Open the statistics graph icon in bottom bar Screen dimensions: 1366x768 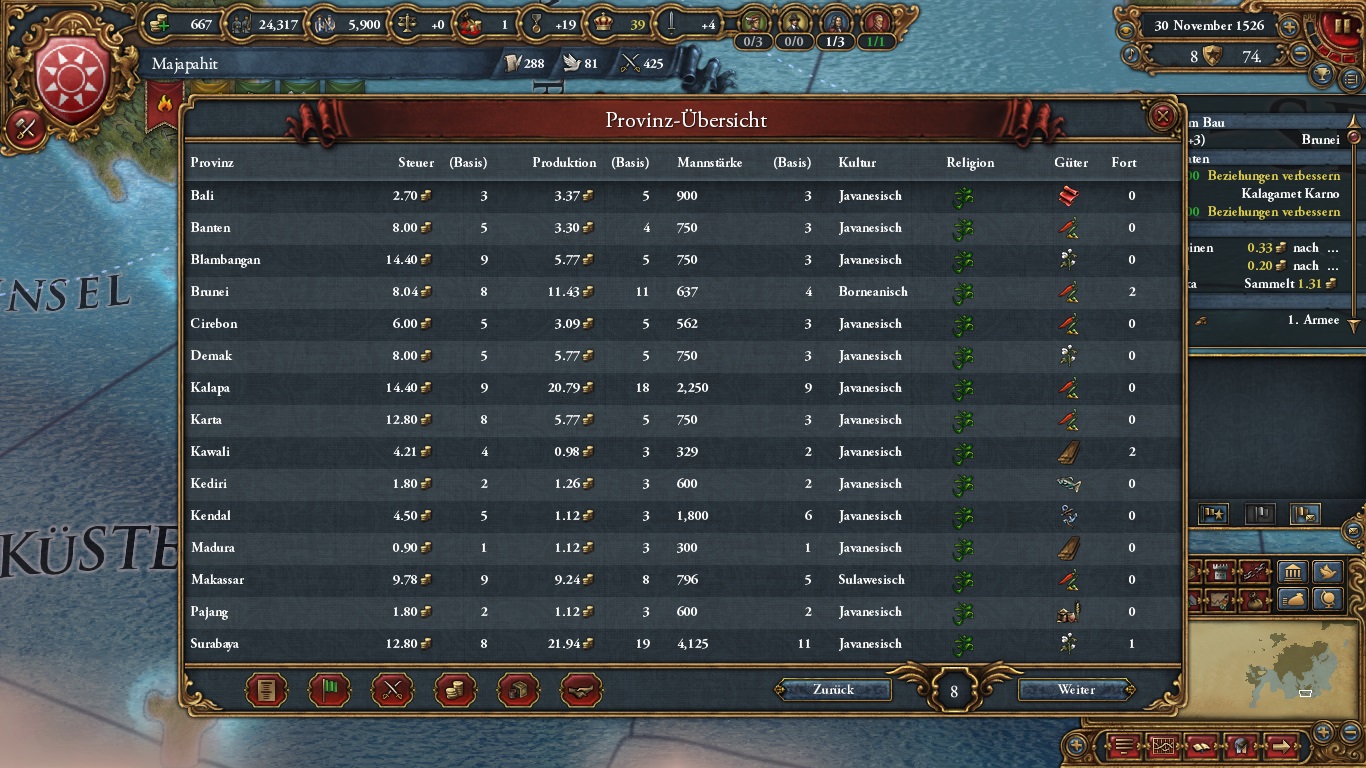pyautogui.click(x=1164, y=748)
